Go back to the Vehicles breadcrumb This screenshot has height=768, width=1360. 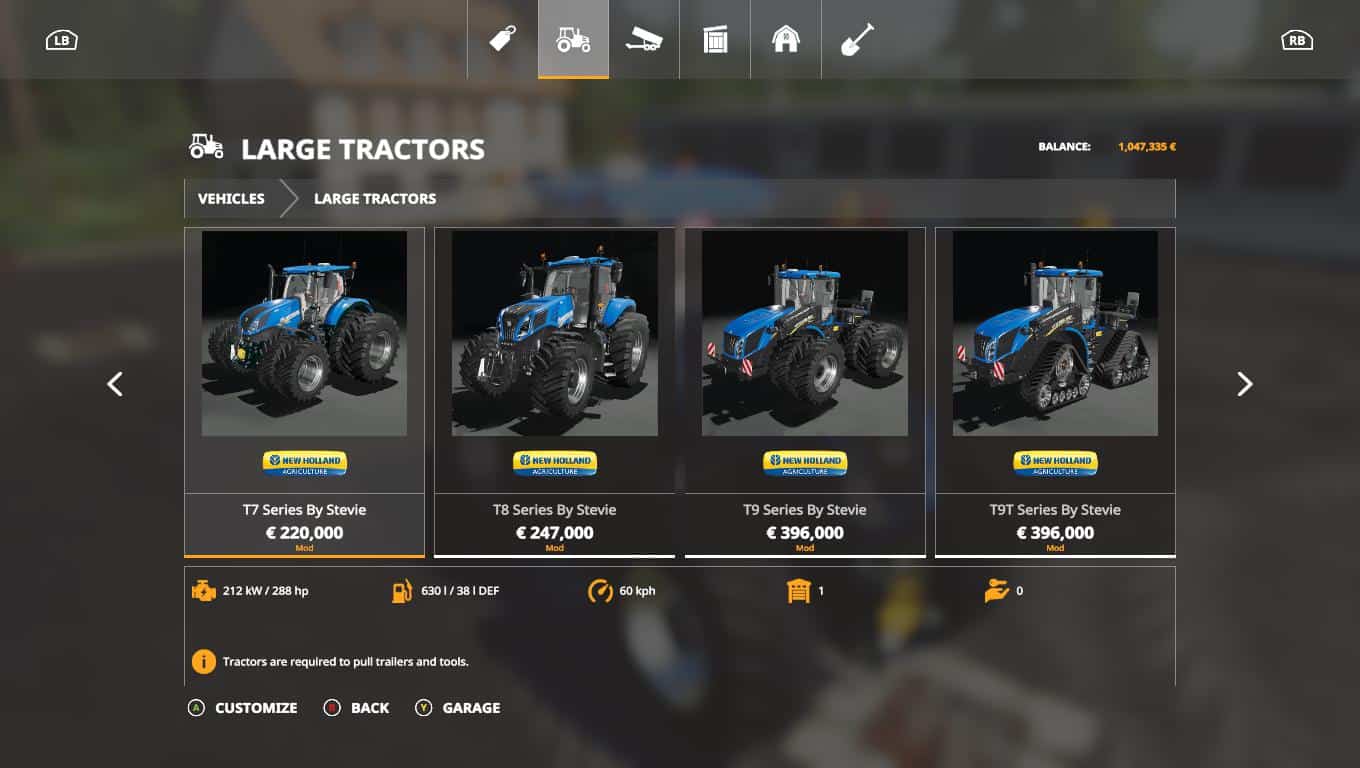click(x=231, y=198)
